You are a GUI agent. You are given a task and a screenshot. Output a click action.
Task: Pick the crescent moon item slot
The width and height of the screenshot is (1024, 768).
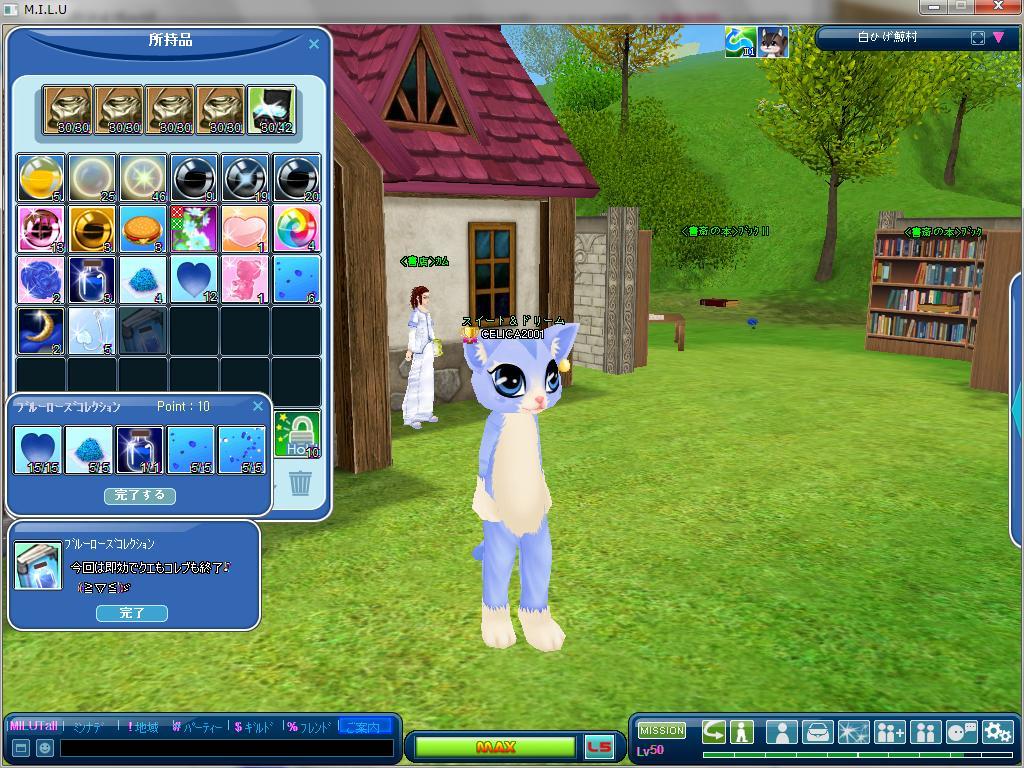click(41, 331)
